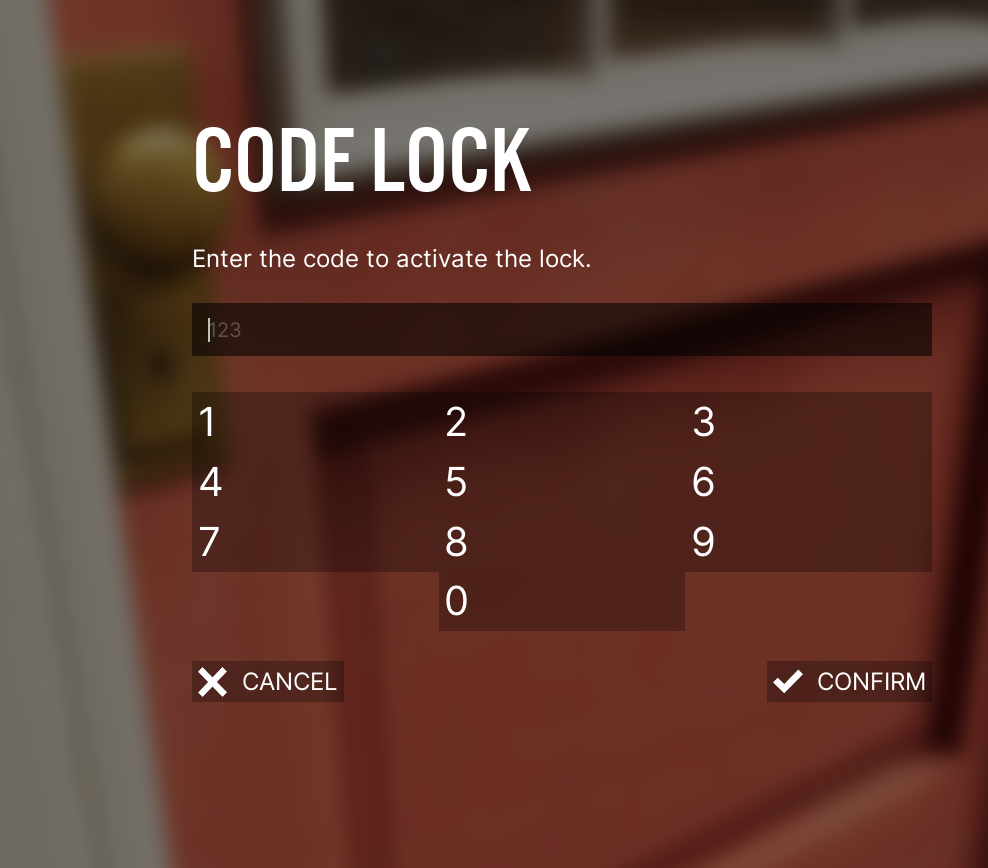Tap the 2 key
Screen dimensions: 988x868
pos(561,422)
